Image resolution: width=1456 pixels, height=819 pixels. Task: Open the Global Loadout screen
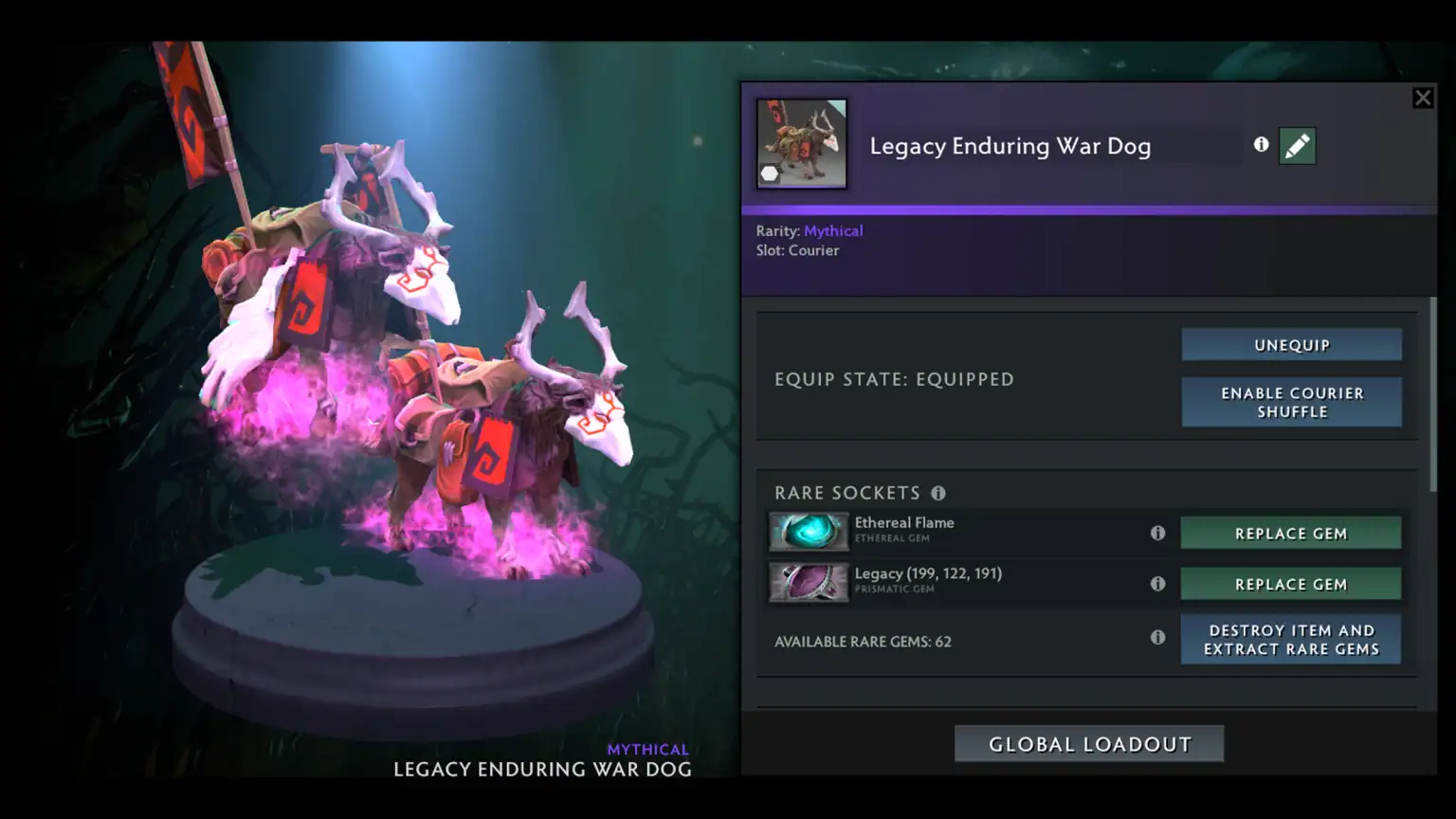click(1087, 743)
